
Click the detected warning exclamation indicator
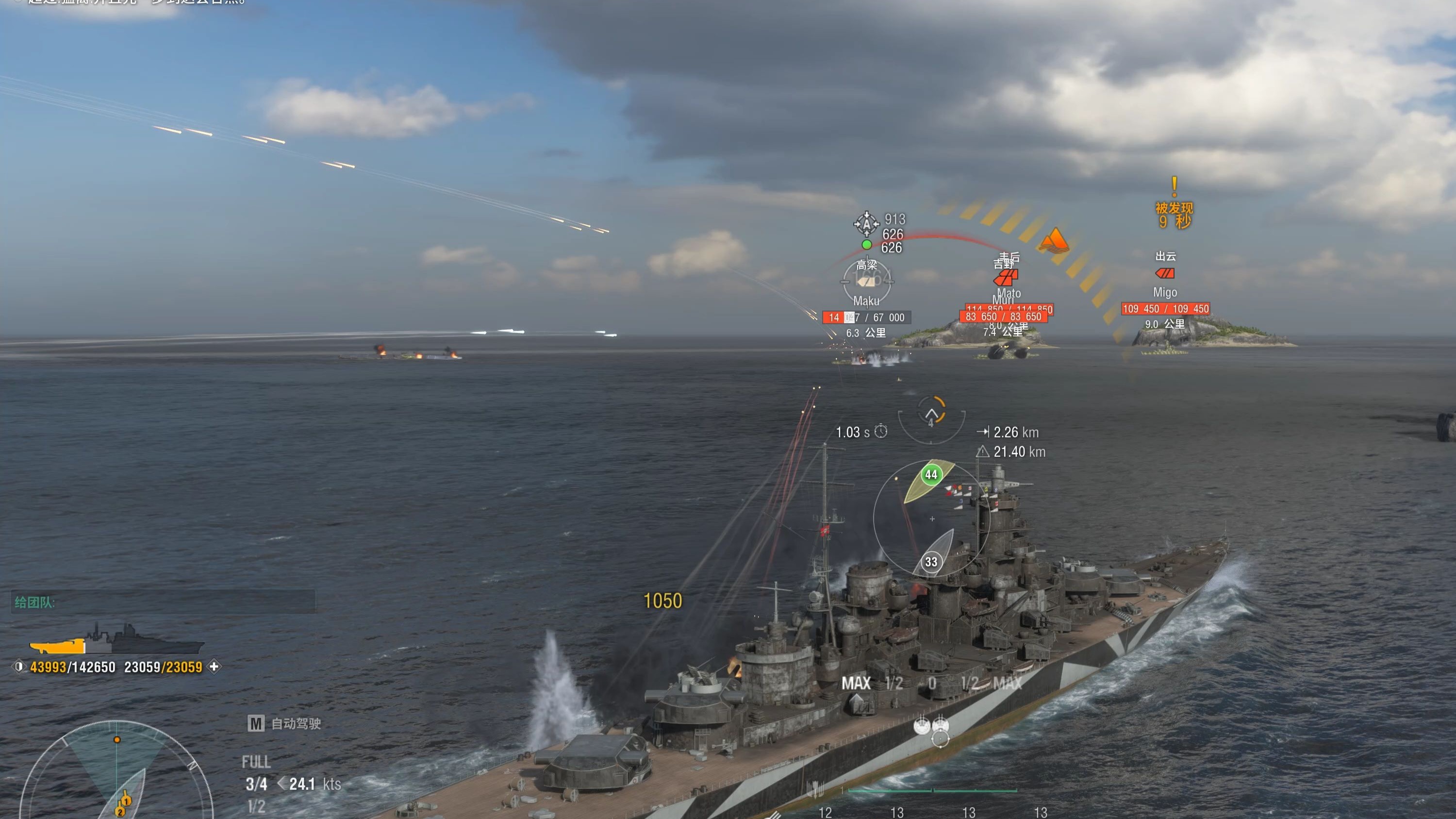[1174, 185]
